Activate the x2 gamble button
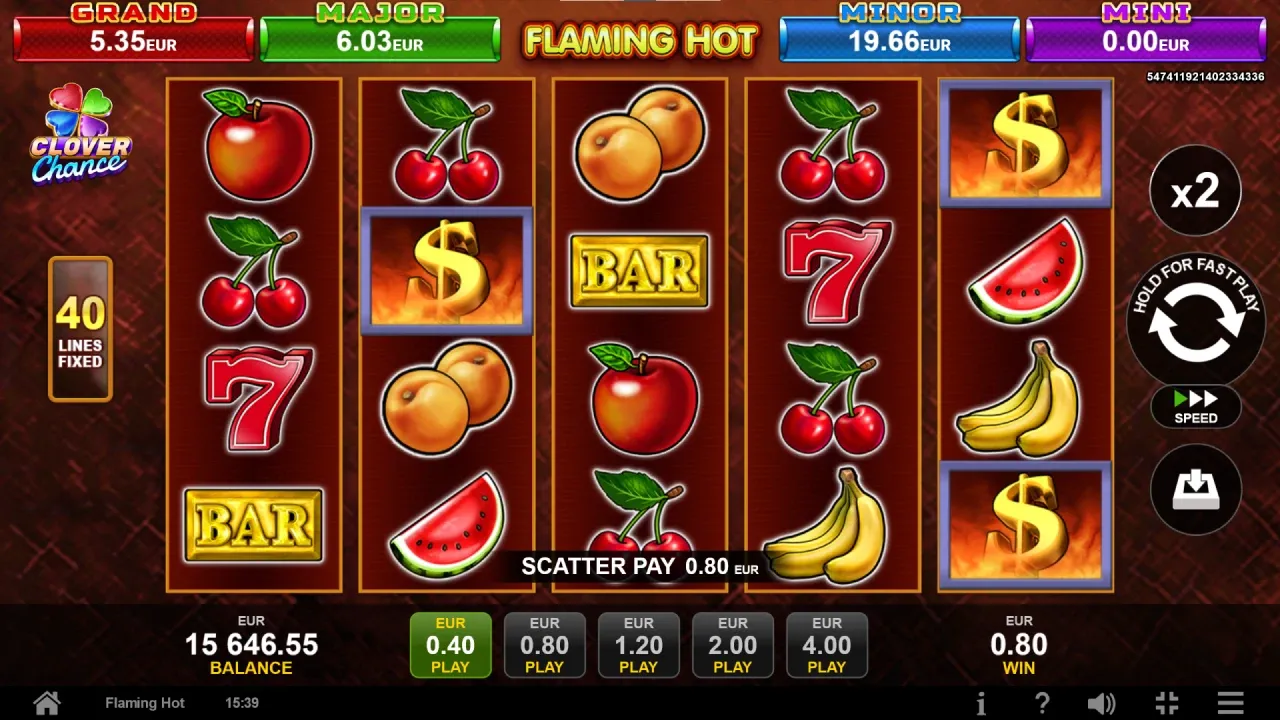The image size is (1280, 720). coord(1195,190)
